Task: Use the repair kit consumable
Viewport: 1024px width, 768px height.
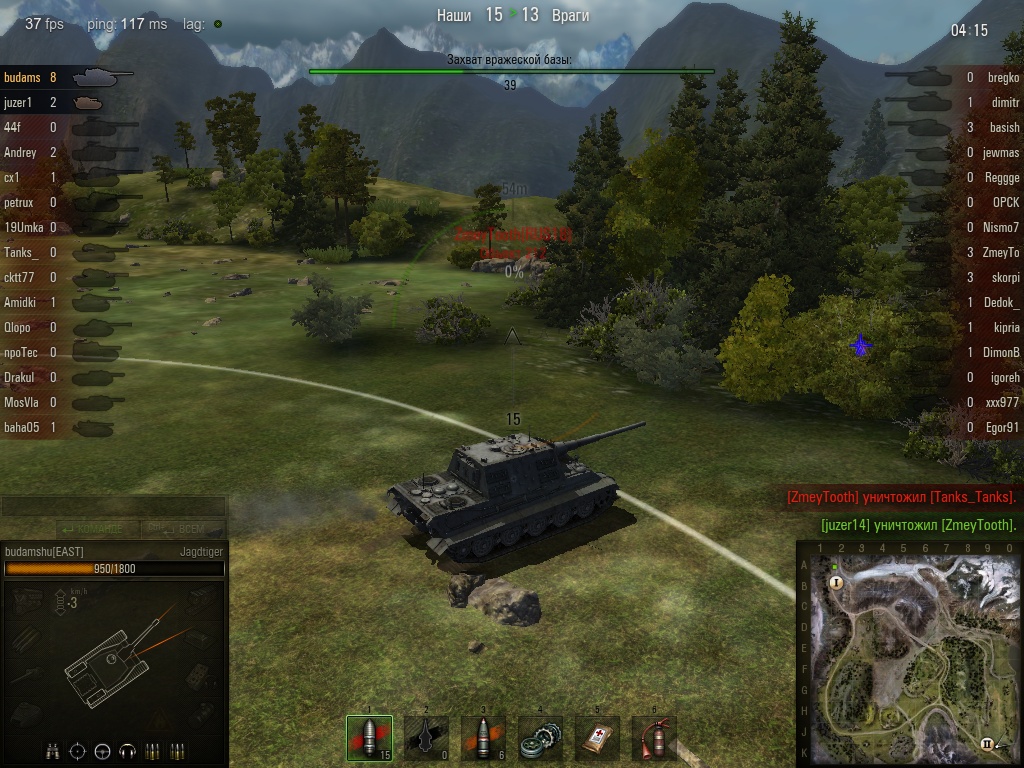Action: [x=540, y=739]
